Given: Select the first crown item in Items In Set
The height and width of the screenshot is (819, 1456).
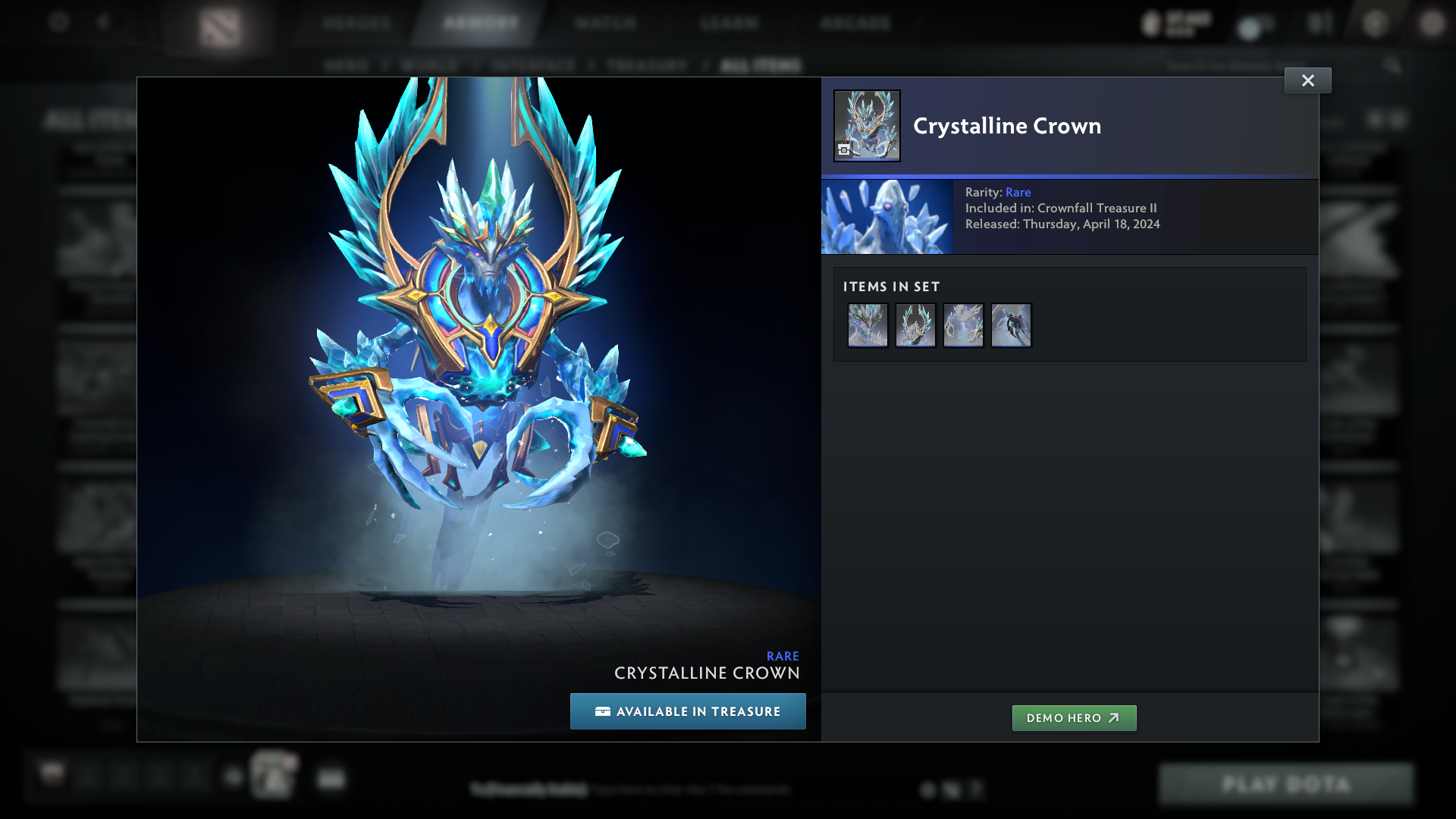Looking at the screenshot, I should 868,325.
